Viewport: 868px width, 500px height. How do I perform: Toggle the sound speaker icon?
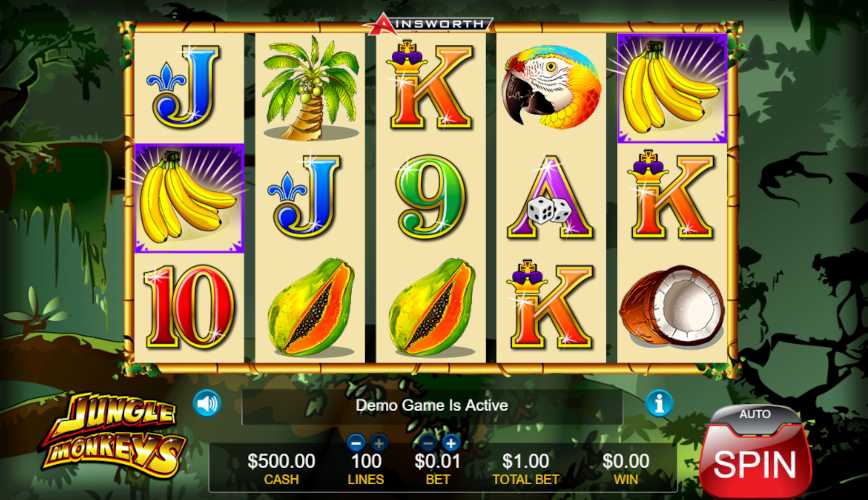pos(207,403)
